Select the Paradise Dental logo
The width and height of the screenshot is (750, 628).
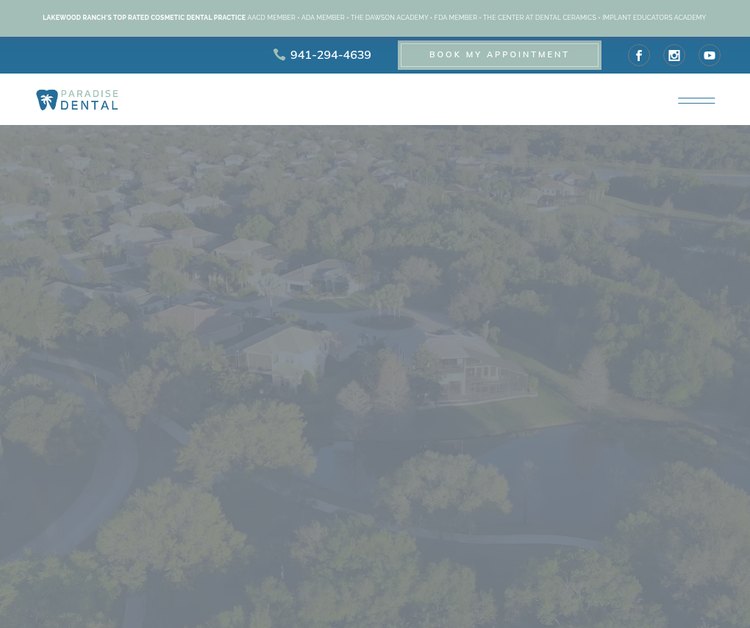point(77,99)
